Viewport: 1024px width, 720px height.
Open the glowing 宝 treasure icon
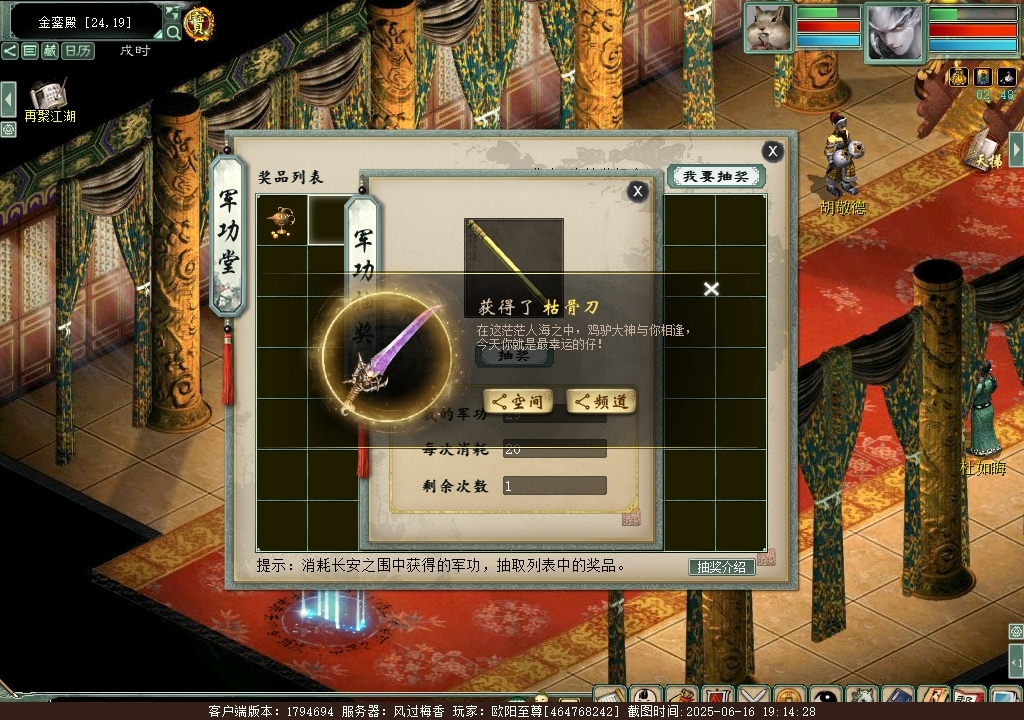(199, 22)
